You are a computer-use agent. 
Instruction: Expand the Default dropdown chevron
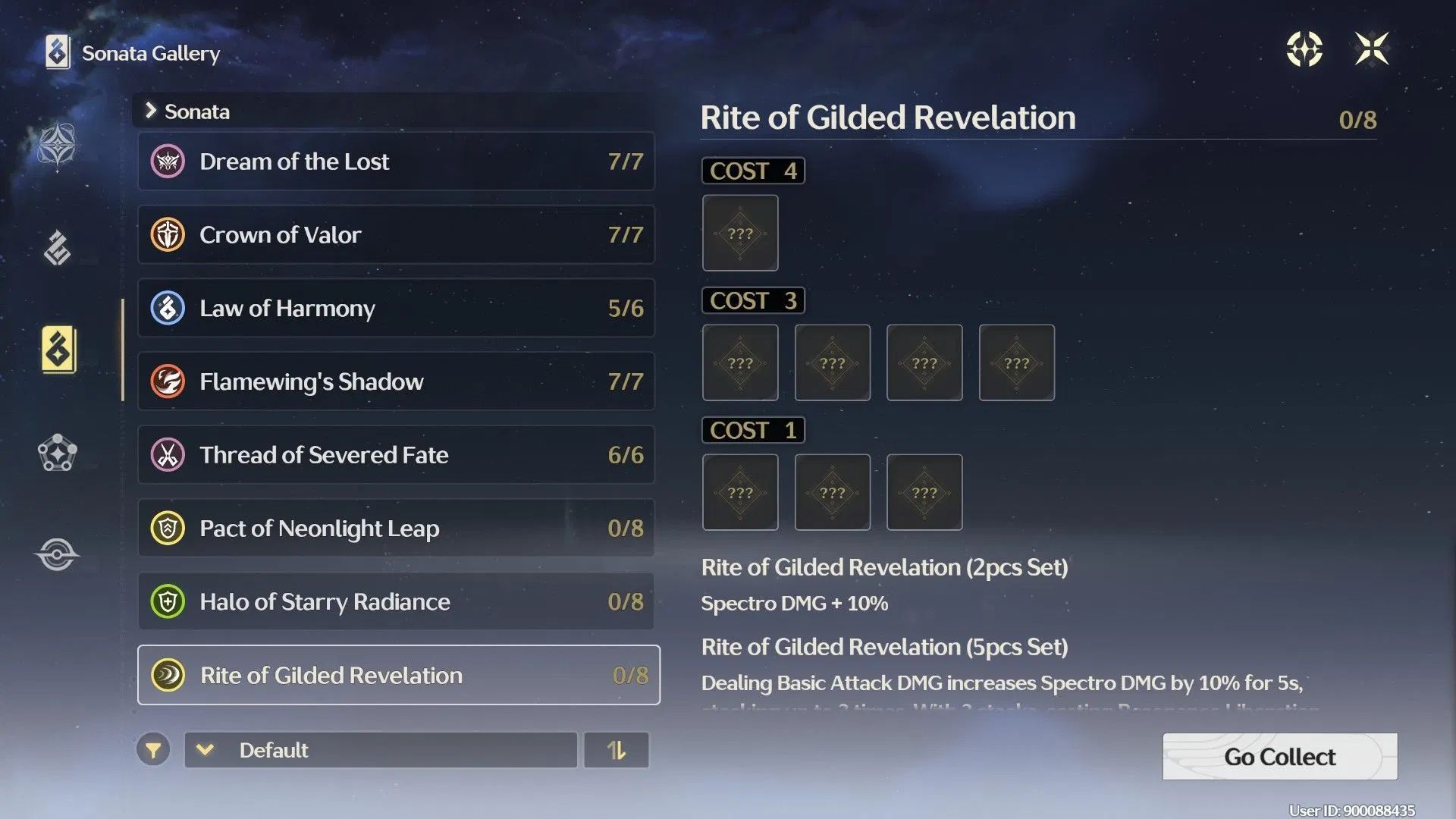pyautogui.click(x=203, y=750)
